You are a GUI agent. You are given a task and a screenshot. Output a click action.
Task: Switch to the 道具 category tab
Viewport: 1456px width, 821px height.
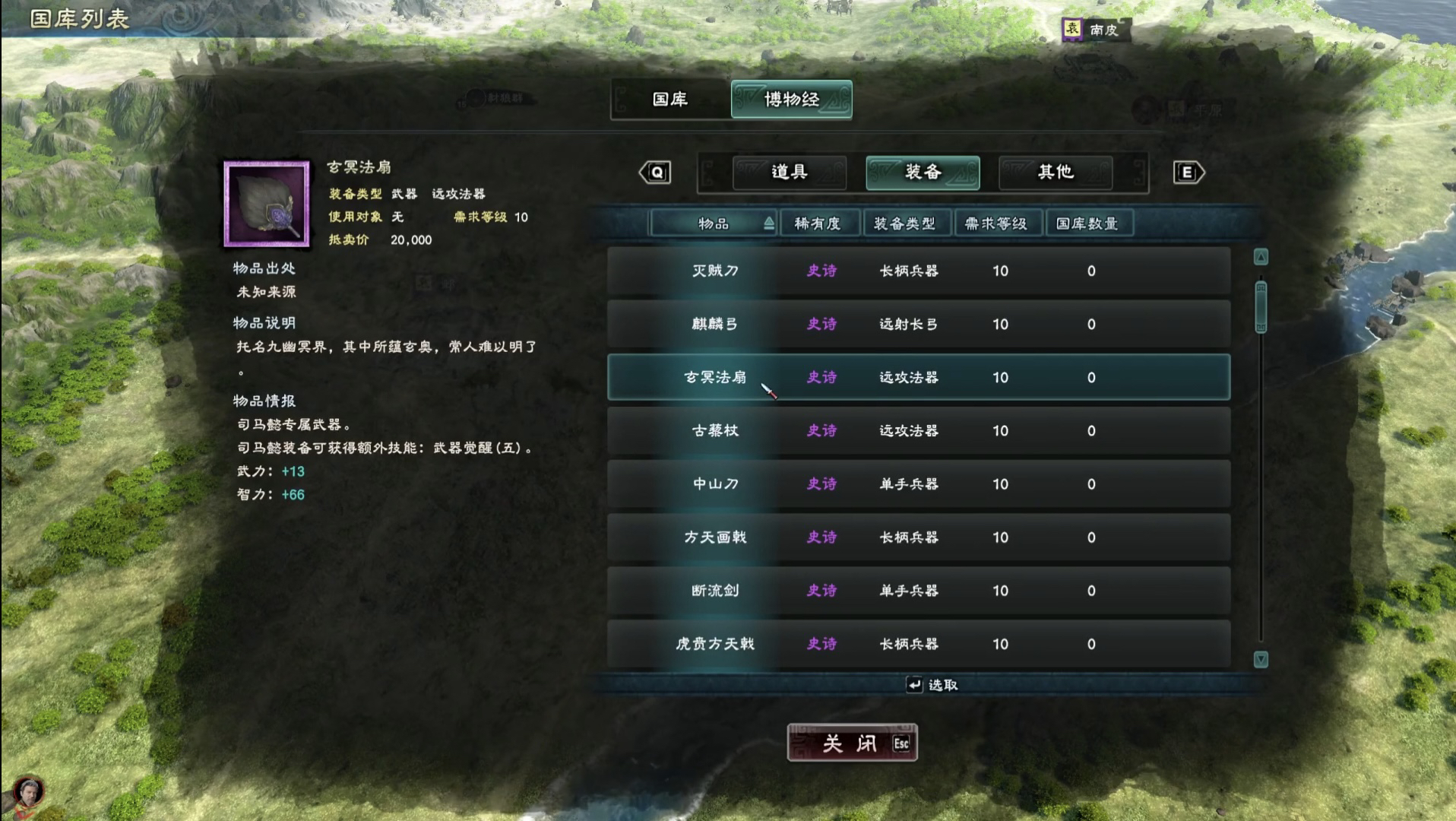[x=789, y=173]
